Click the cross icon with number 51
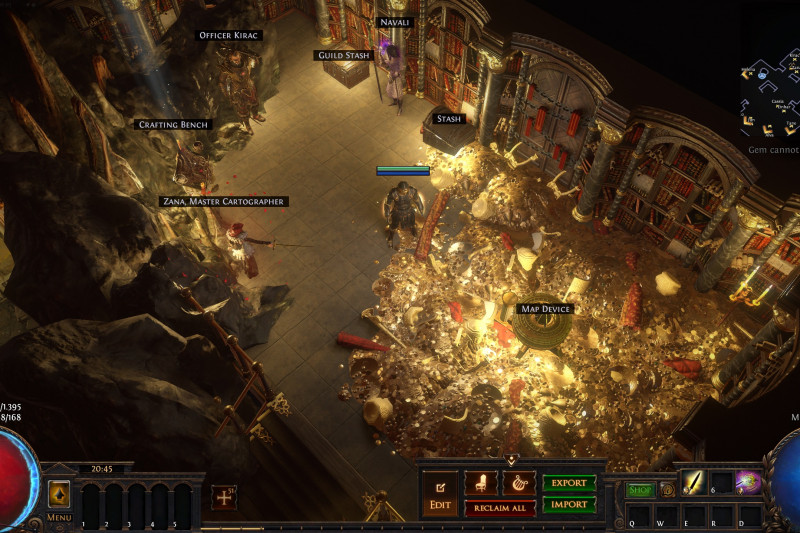This screenshot has width=800, height=533. pos(223,497)
